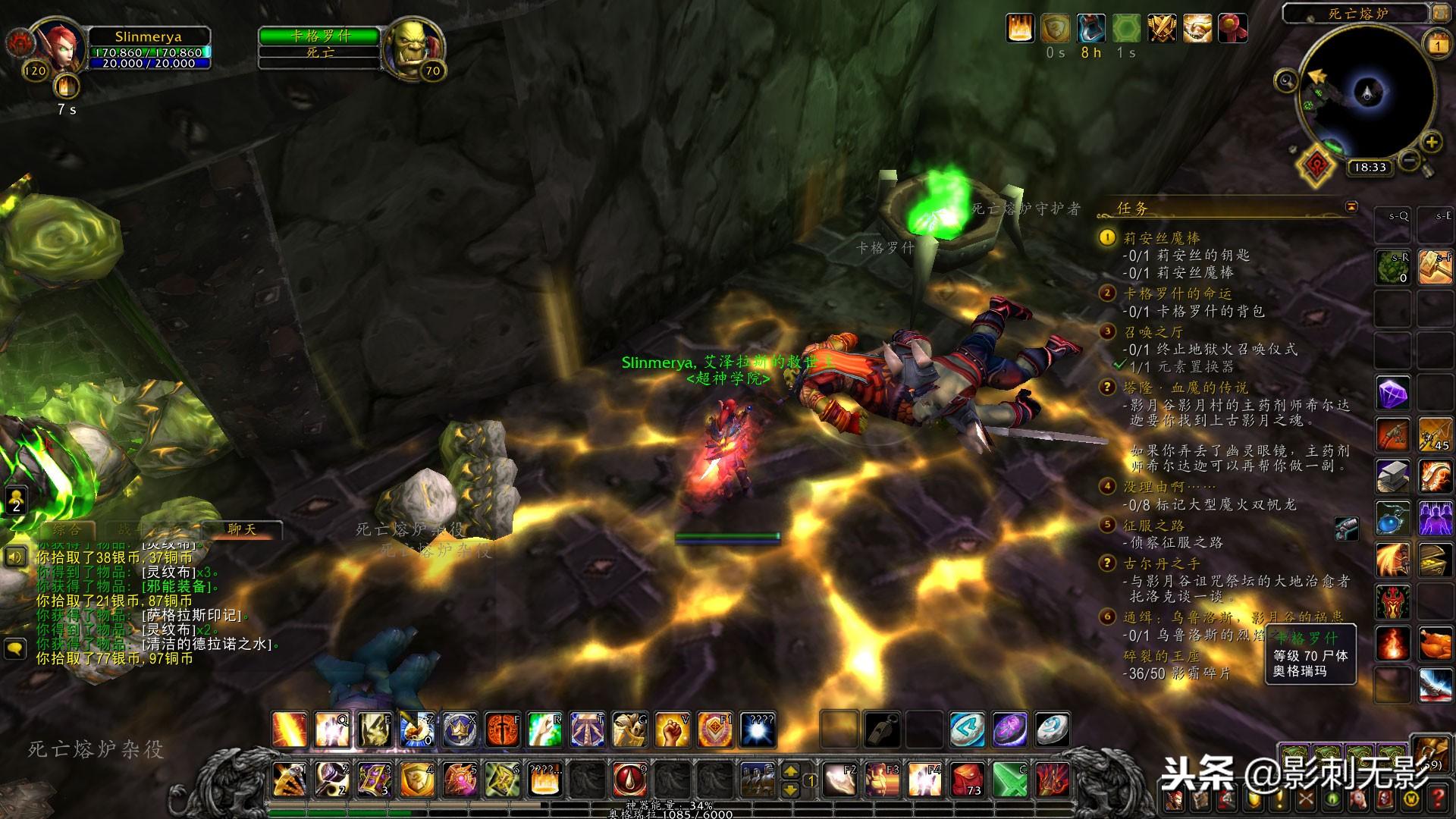
Task: Toggle the voice chat speaker button
Action: tap(16, 558)
